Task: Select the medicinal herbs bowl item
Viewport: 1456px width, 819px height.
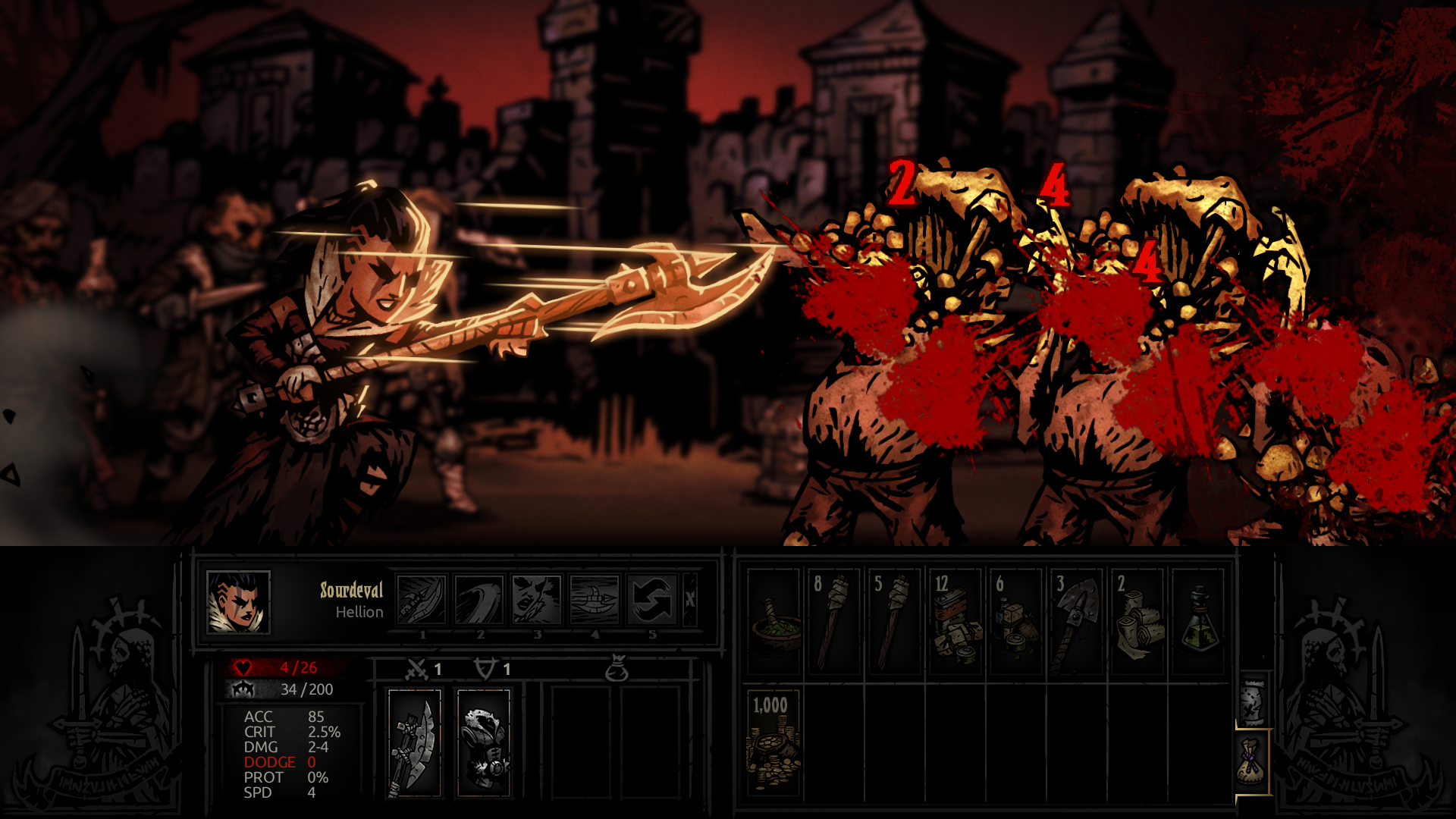Action: coord(773,622)
